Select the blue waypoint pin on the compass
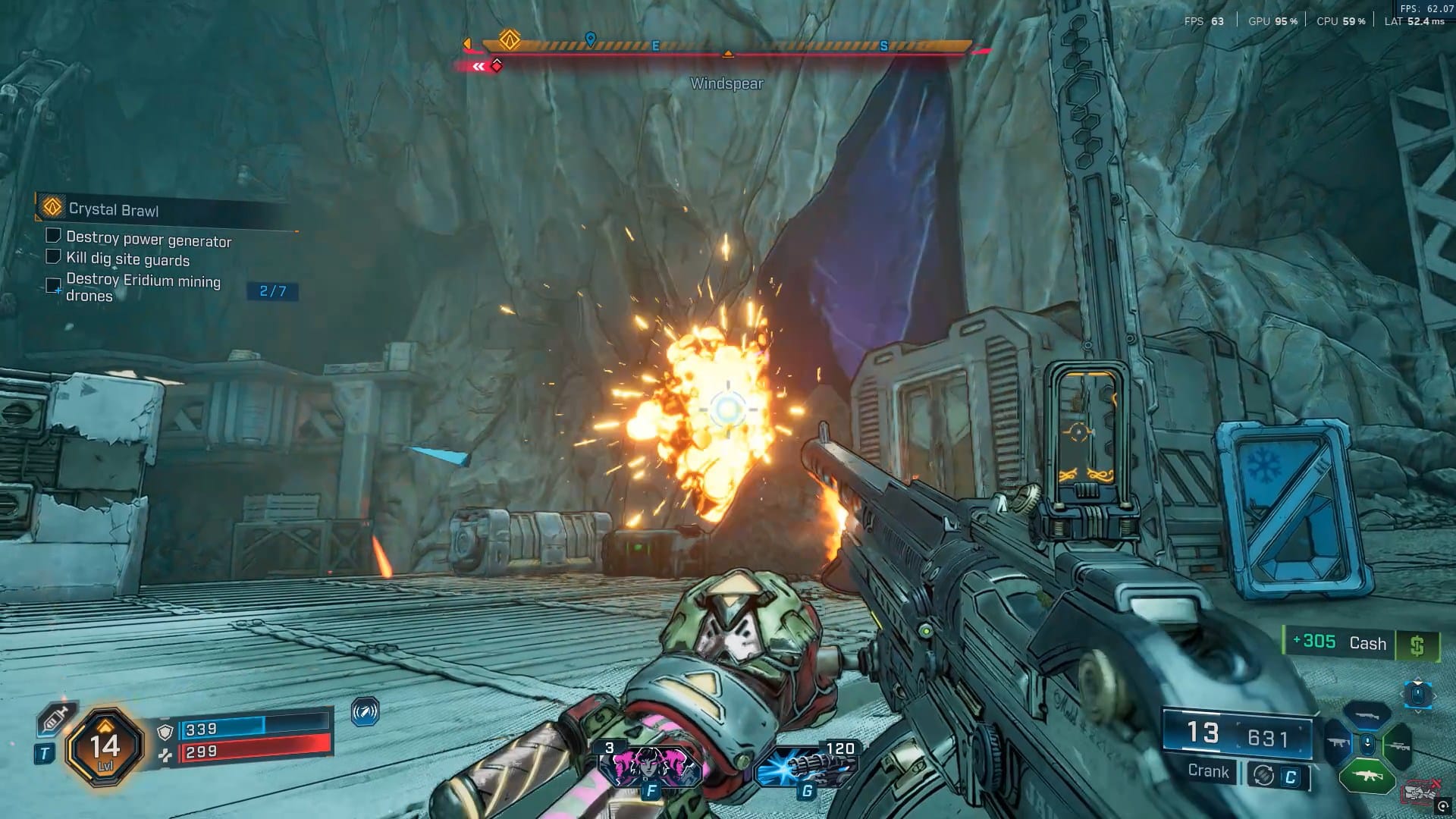Viewport: 1456px width, 819px height. pos(591,39)
